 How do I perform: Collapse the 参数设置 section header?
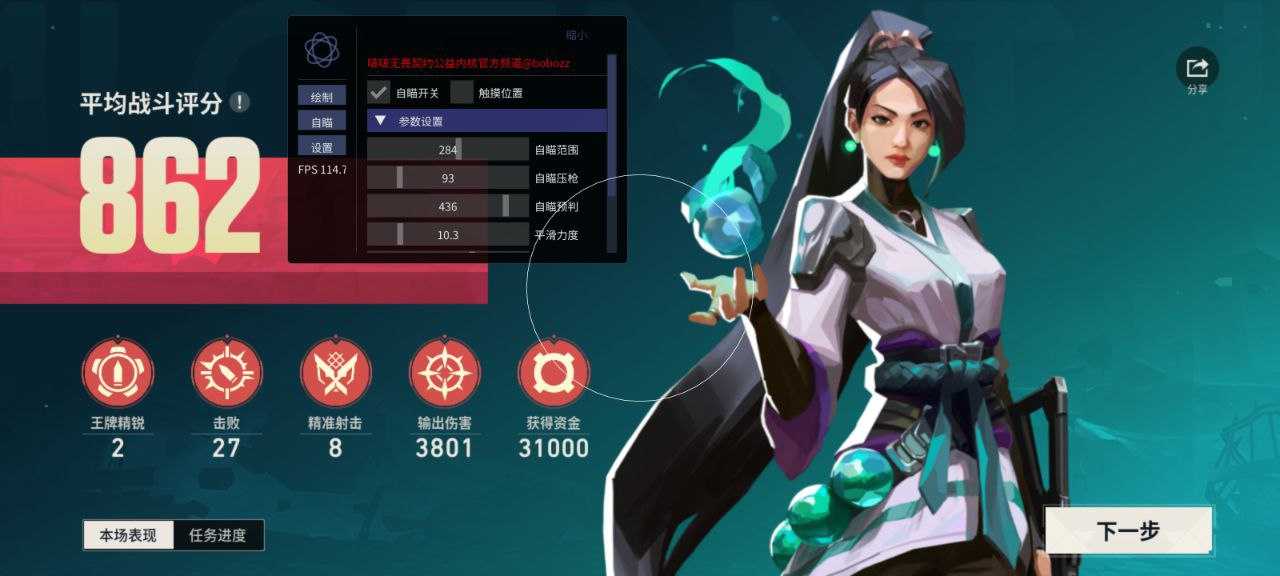(487, 121)
